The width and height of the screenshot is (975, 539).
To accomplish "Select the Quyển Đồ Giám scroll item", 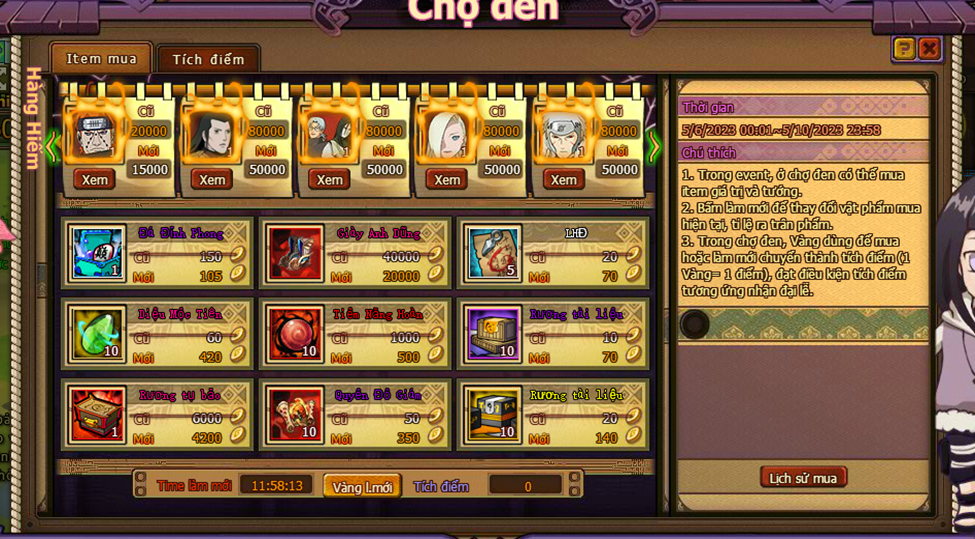I will tap(296, 414).
